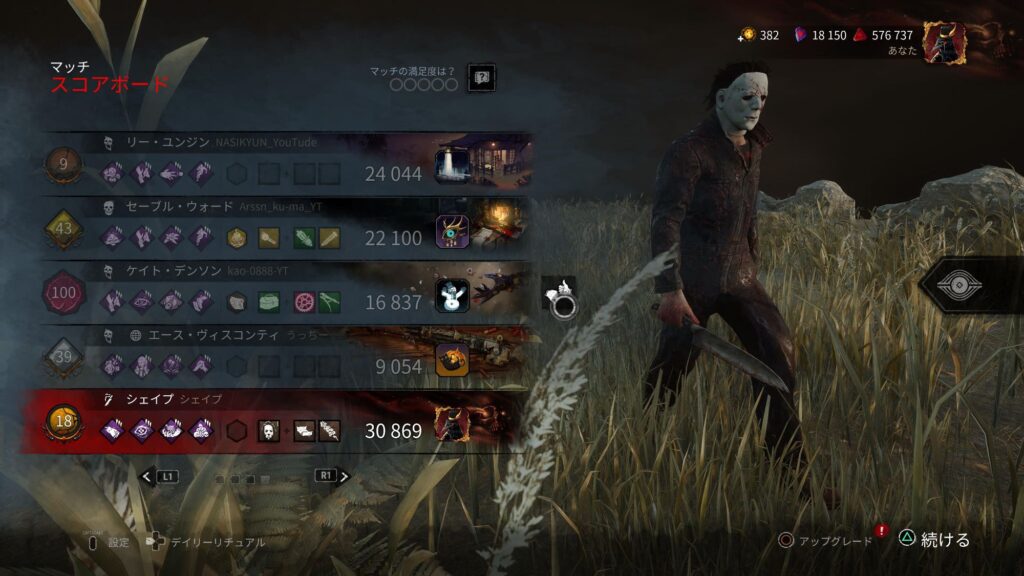Inspect the Michael Myers mask item on シェイプ row
This screenshot has width=1024, height=576.
point(269,431)
